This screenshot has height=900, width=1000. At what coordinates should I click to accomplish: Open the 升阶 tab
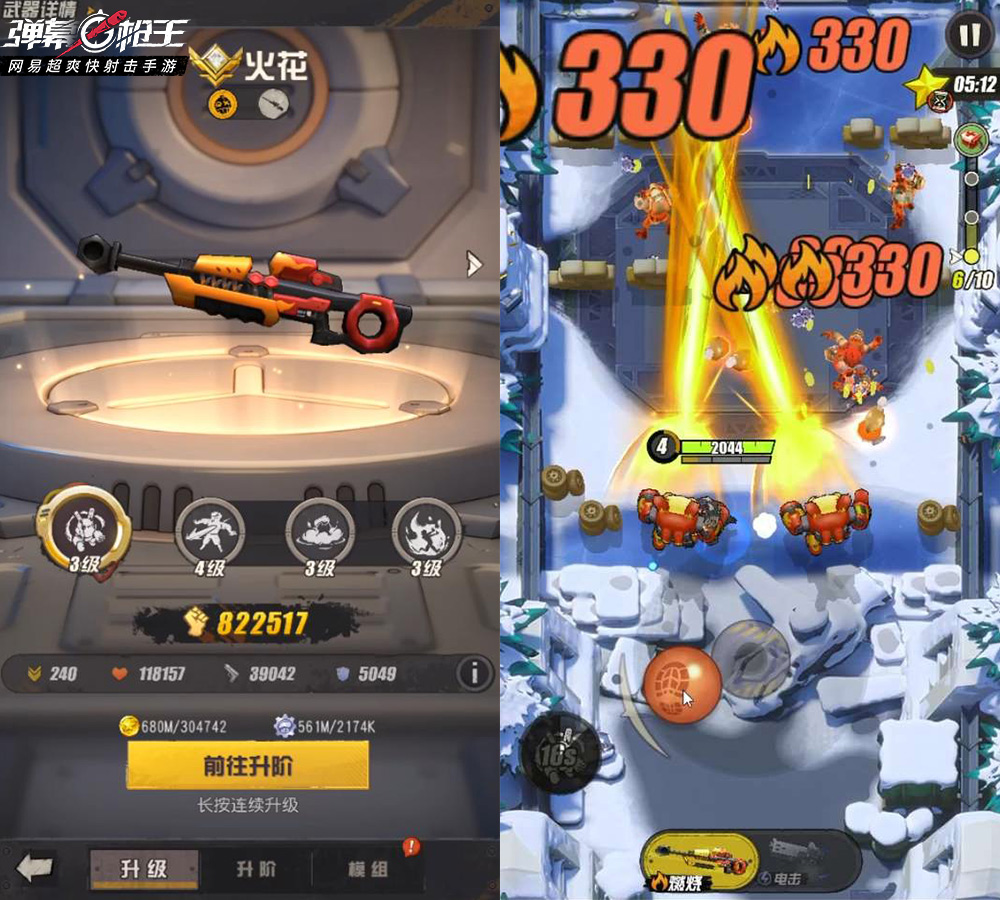[256, 868]
